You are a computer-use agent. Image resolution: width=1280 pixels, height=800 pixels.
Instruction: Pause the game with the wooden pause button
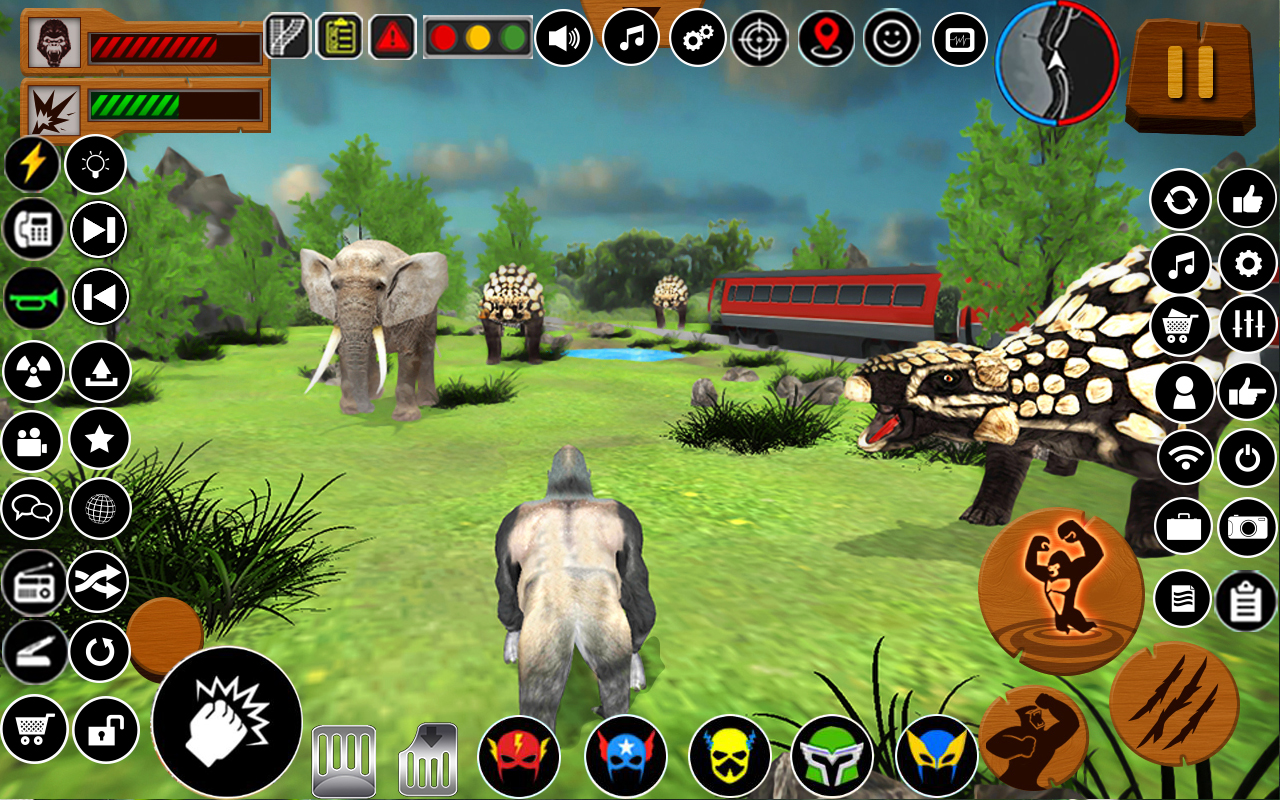(1190, 72)
